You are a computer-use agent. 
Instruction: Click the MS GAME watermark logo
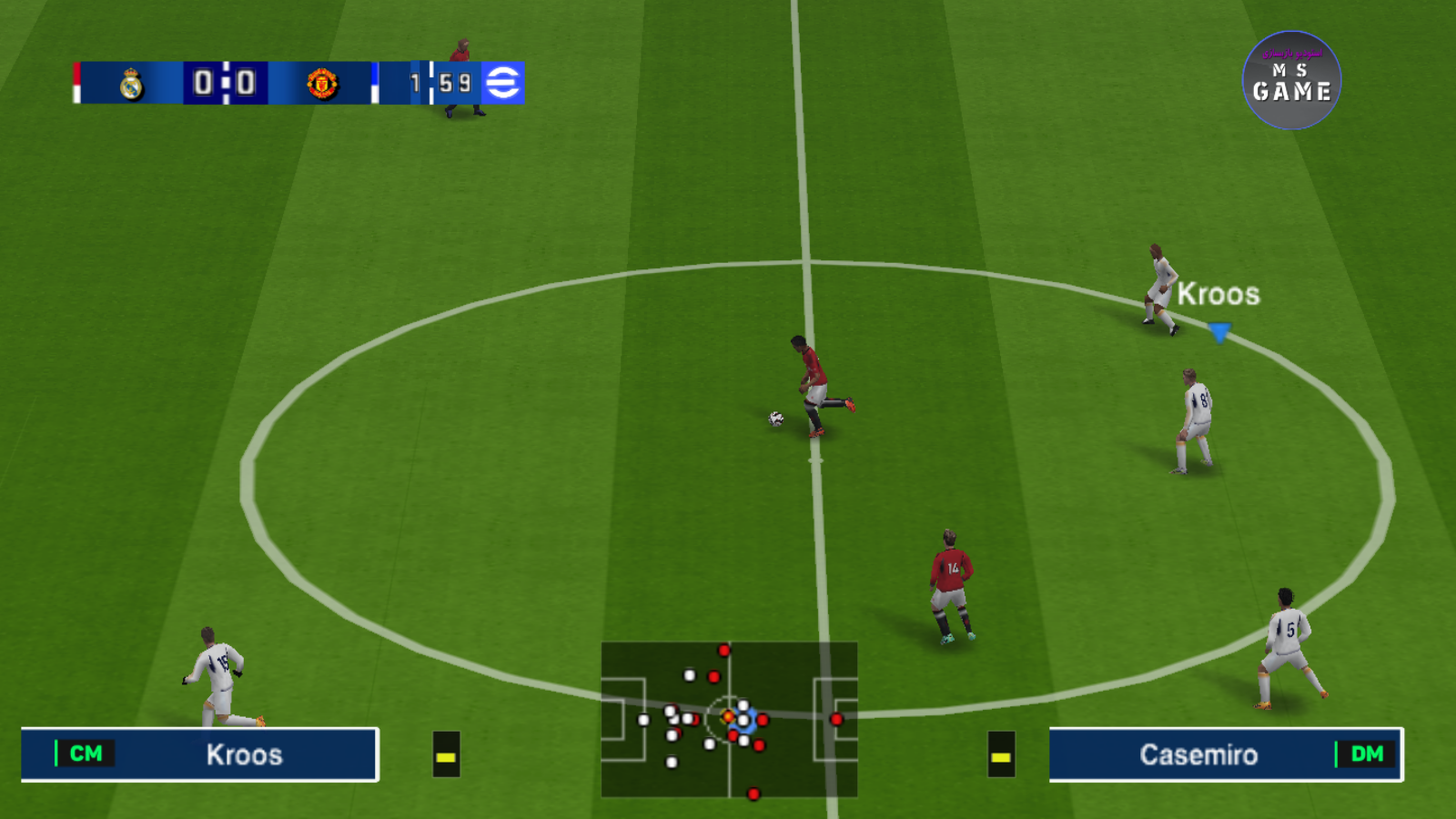[x=1291, y=80]
